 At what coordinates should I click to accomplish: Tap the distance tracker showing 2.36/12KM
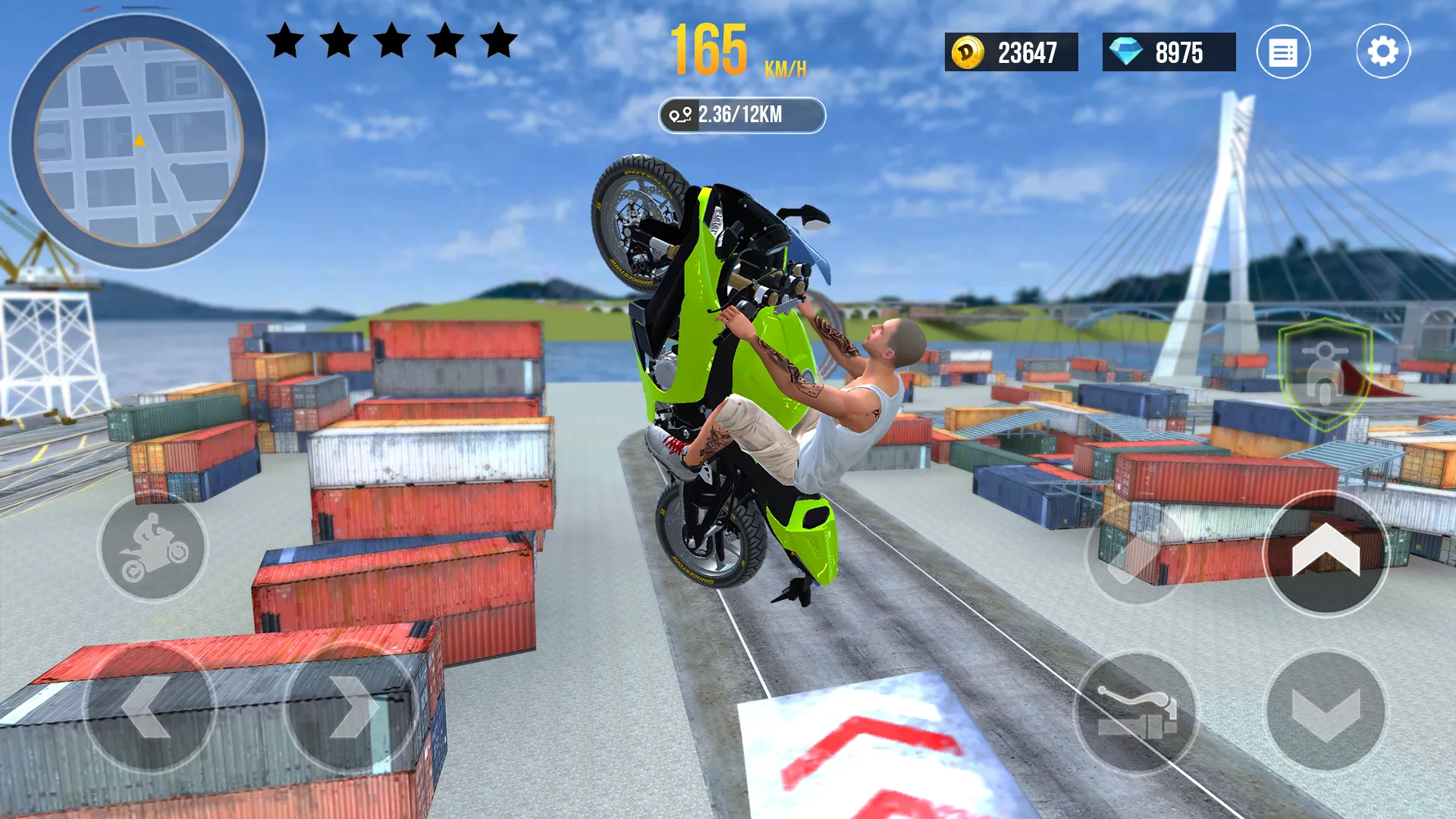741,115
